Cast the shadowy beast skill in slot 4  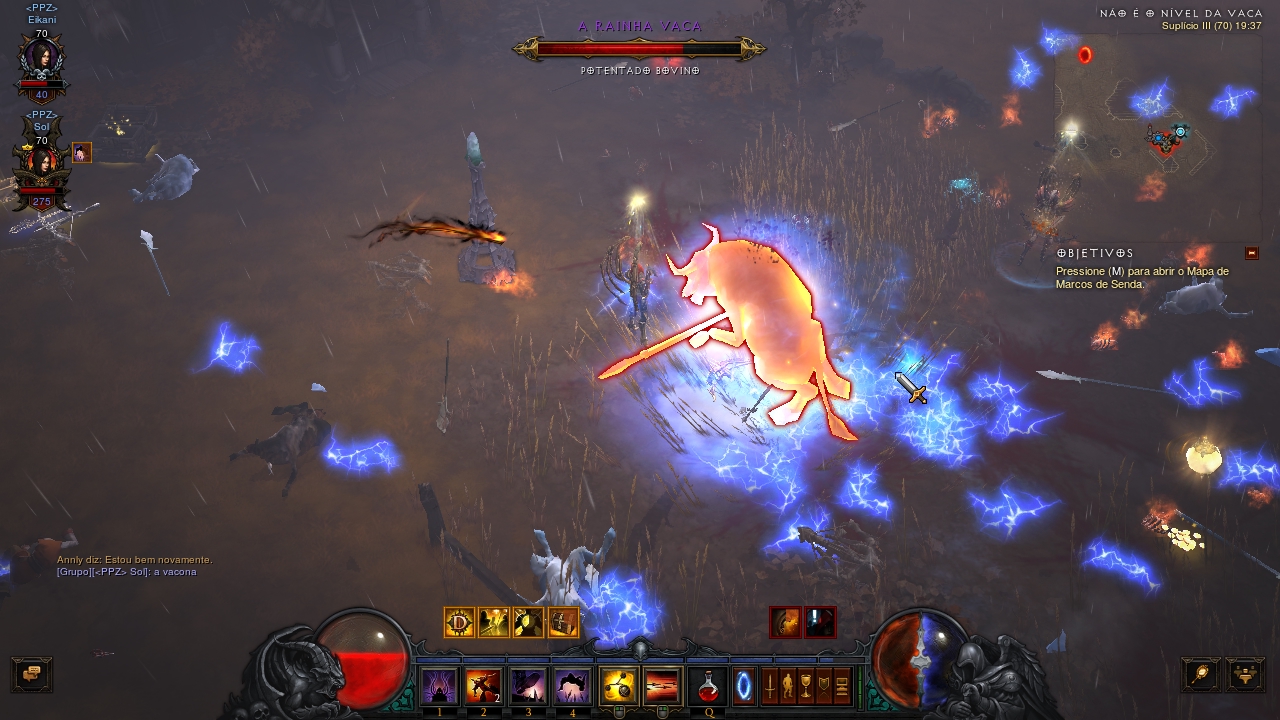coord(573,686)
